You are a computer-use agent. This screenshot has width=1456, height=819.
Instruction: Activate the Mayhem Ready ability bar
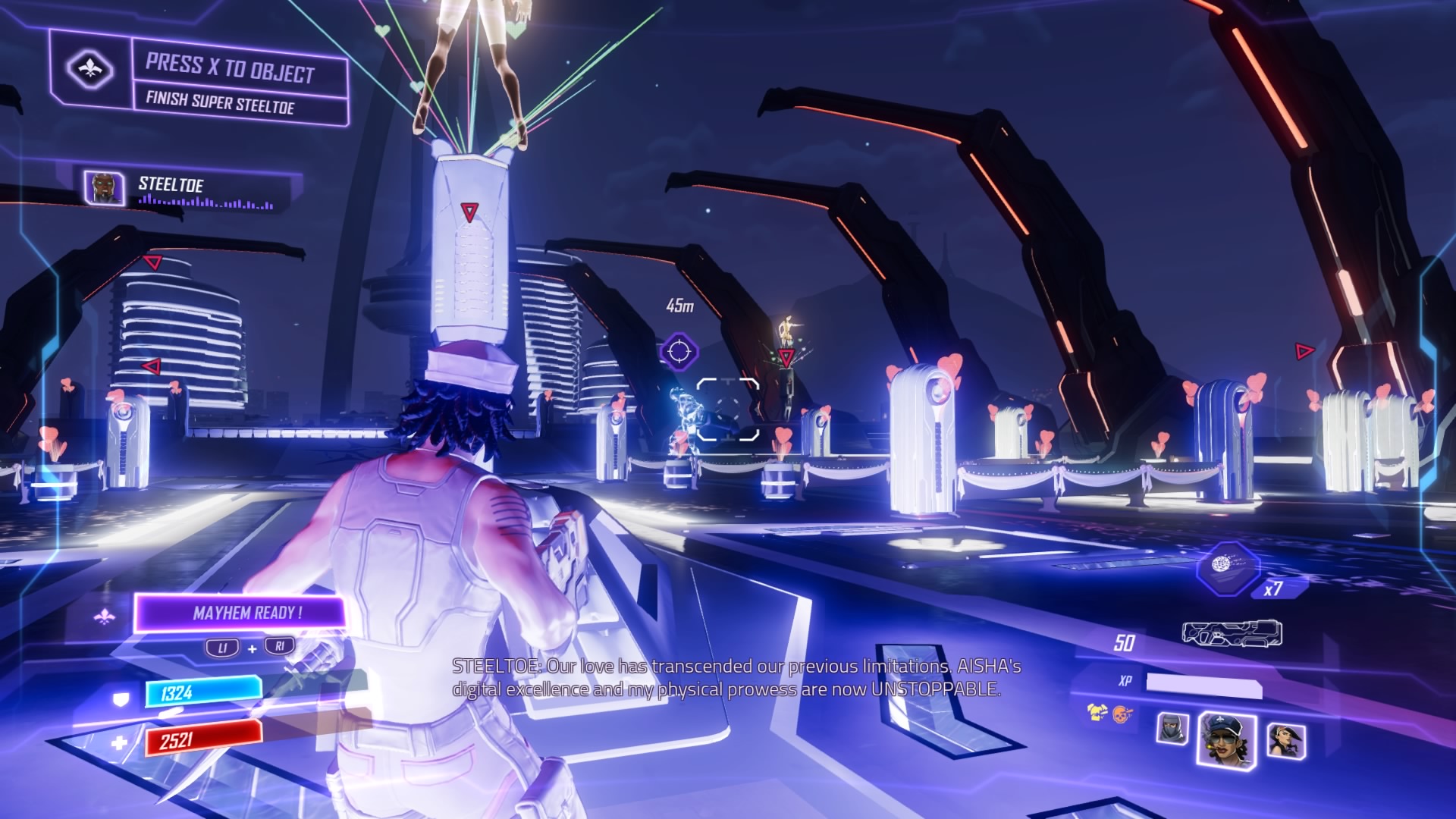pyautogui.click(x=240, y=613)
